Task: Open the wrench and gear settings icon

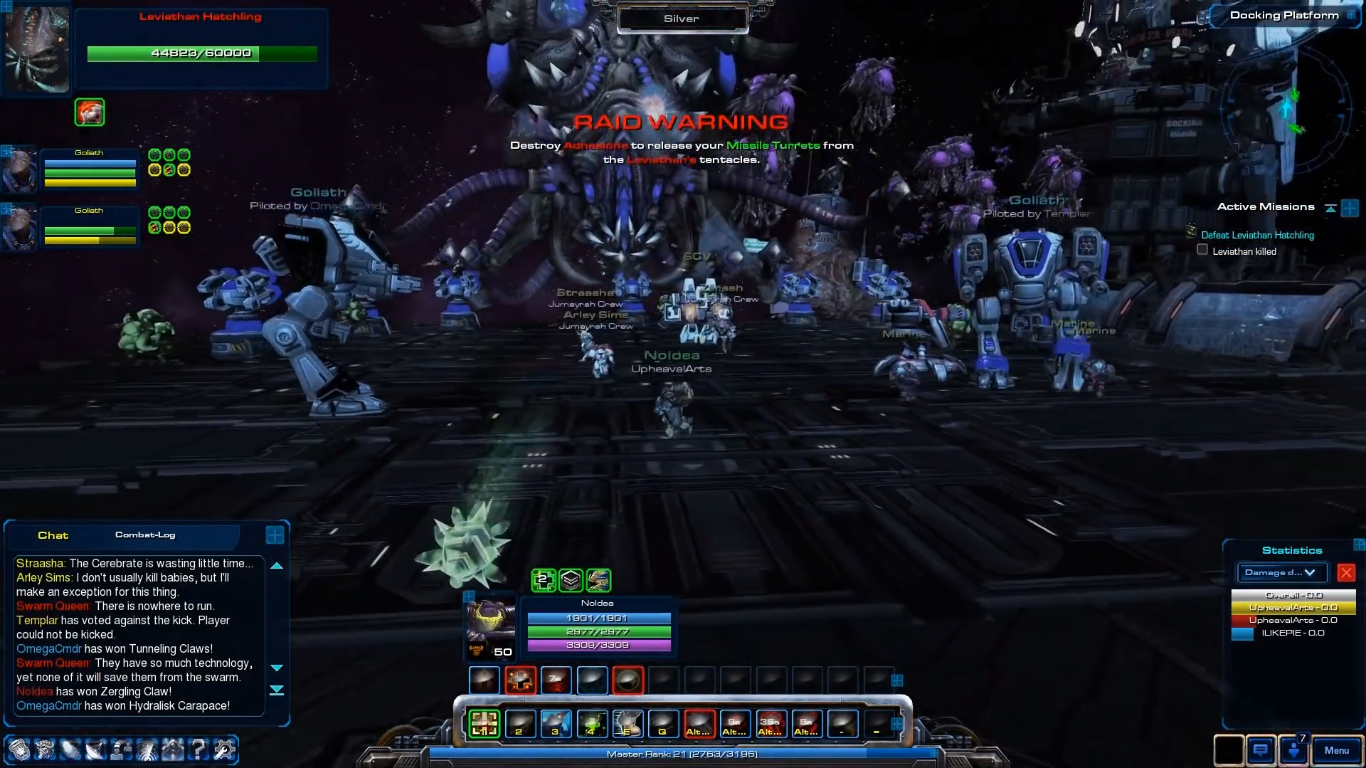Action: tap(225, 749)
